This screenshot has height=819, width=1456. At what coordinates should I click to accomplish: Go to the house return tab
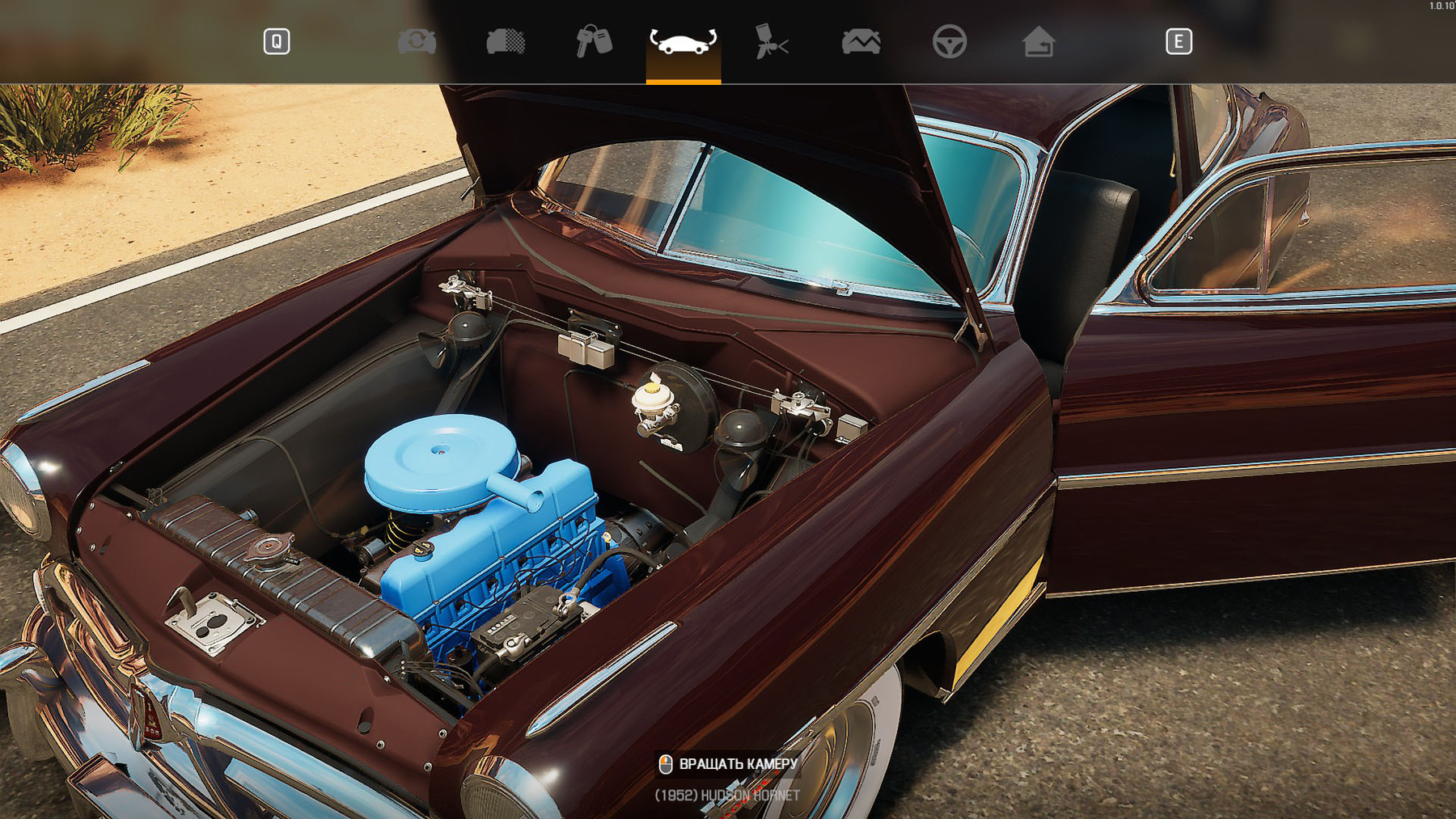coord(1038,41)
